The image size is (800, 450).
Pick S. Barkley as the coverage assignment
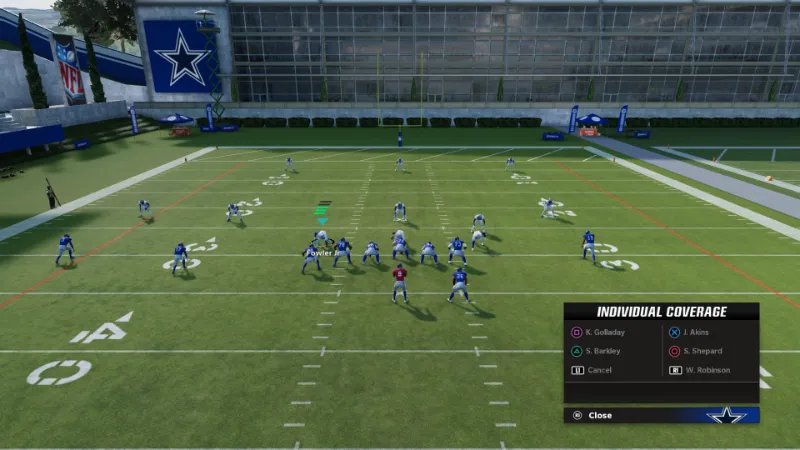(x=602, y=351)
